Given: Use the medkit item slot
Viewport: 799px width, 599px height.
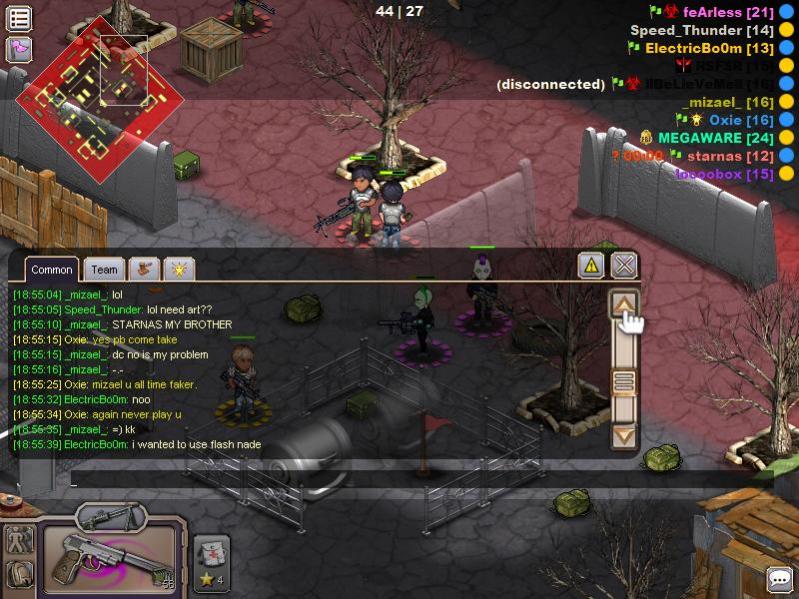Looking at the screenshot, I should (212, 557).
